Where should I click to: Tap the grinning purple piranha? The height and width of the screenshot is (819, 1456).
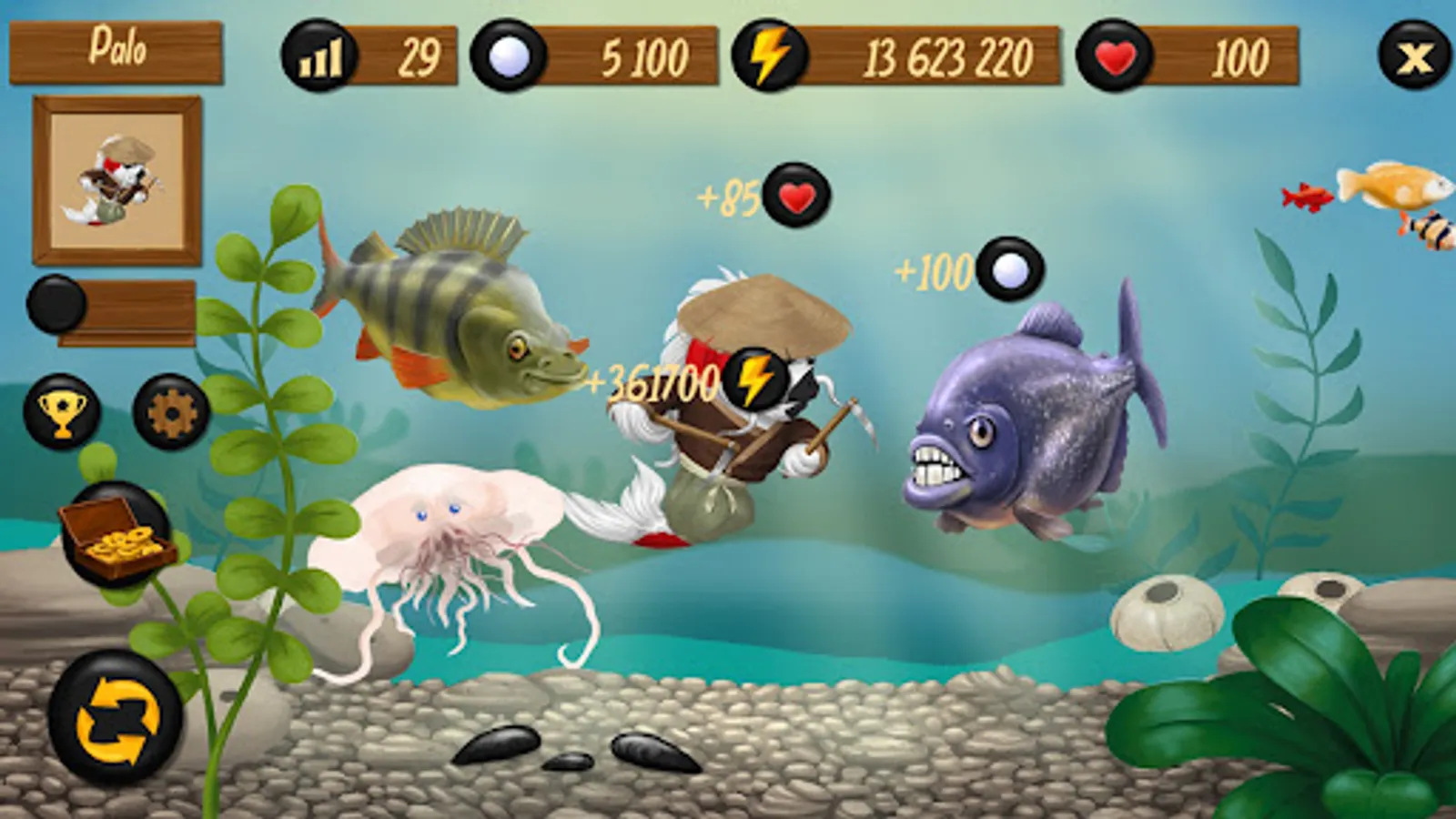[1028, 419]
